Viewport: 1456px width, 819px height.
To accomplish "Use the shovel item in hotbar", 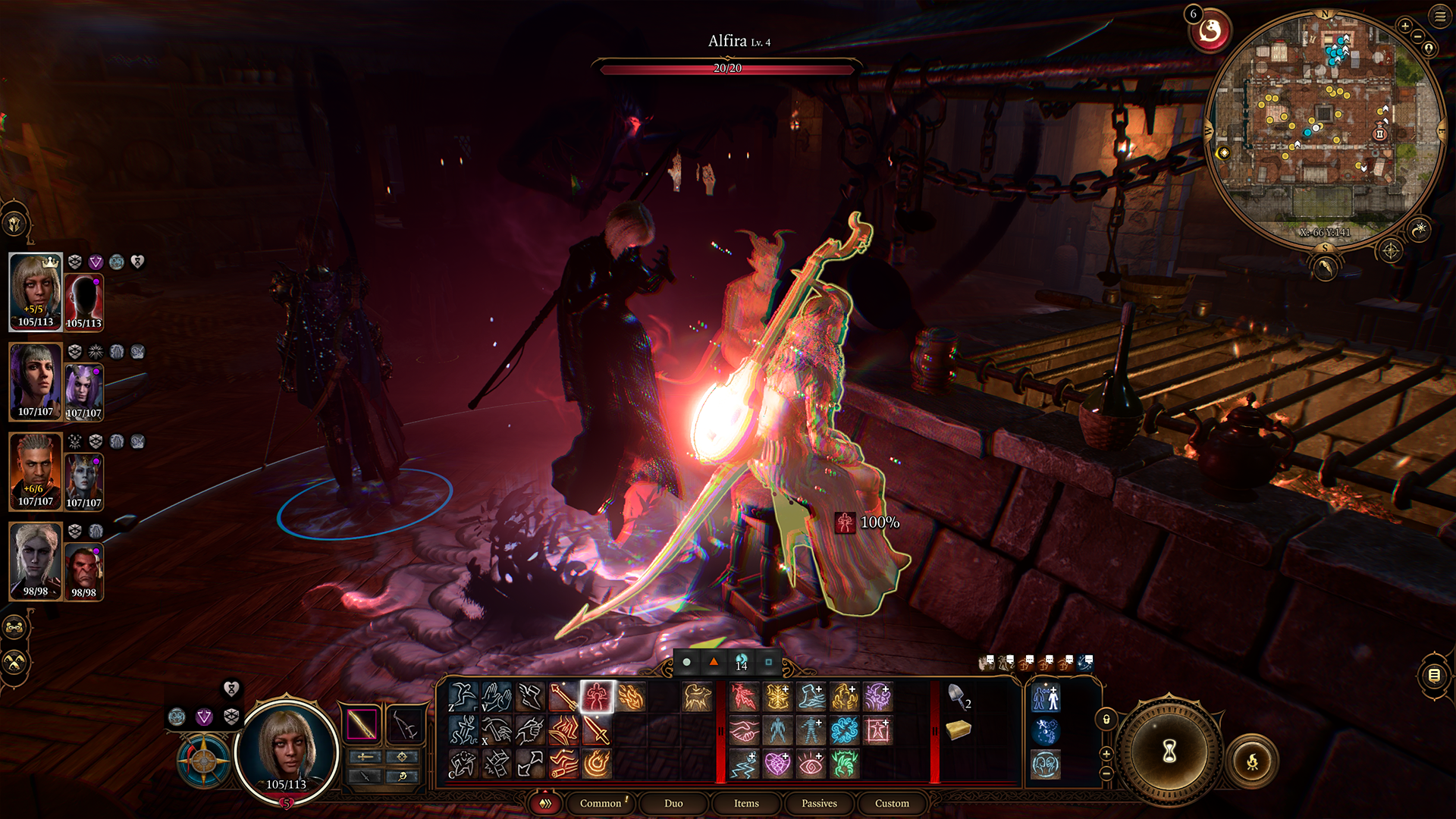I will (x=958, y=695).
